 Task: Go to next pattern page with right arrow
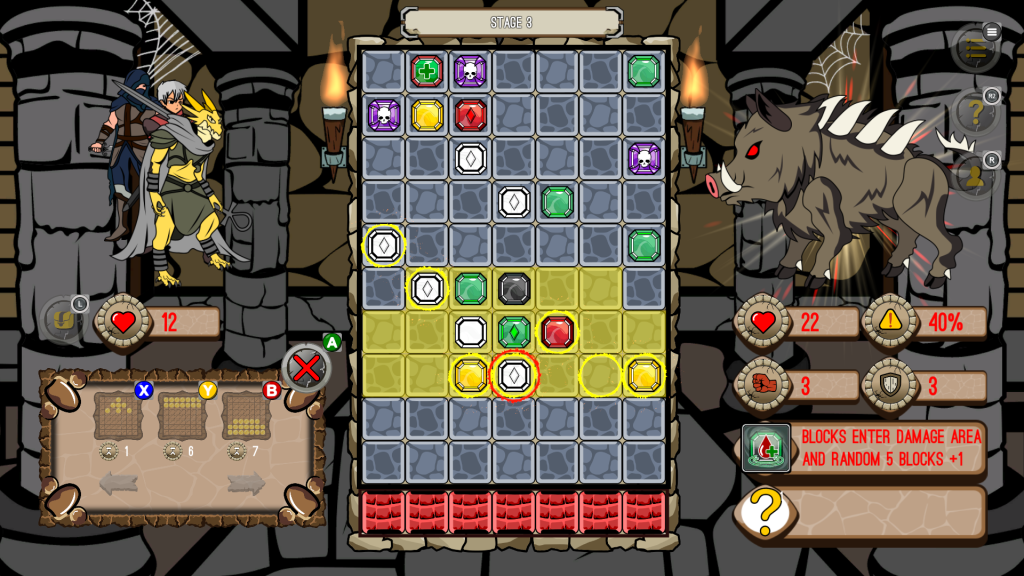[x=246, y=484]
